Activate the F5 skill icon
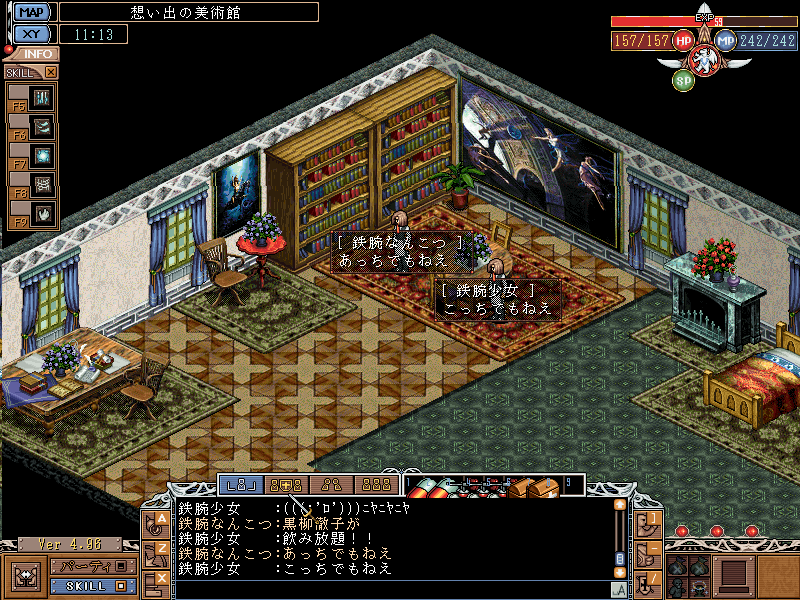The image size is (800, 600). pos(42,98)
